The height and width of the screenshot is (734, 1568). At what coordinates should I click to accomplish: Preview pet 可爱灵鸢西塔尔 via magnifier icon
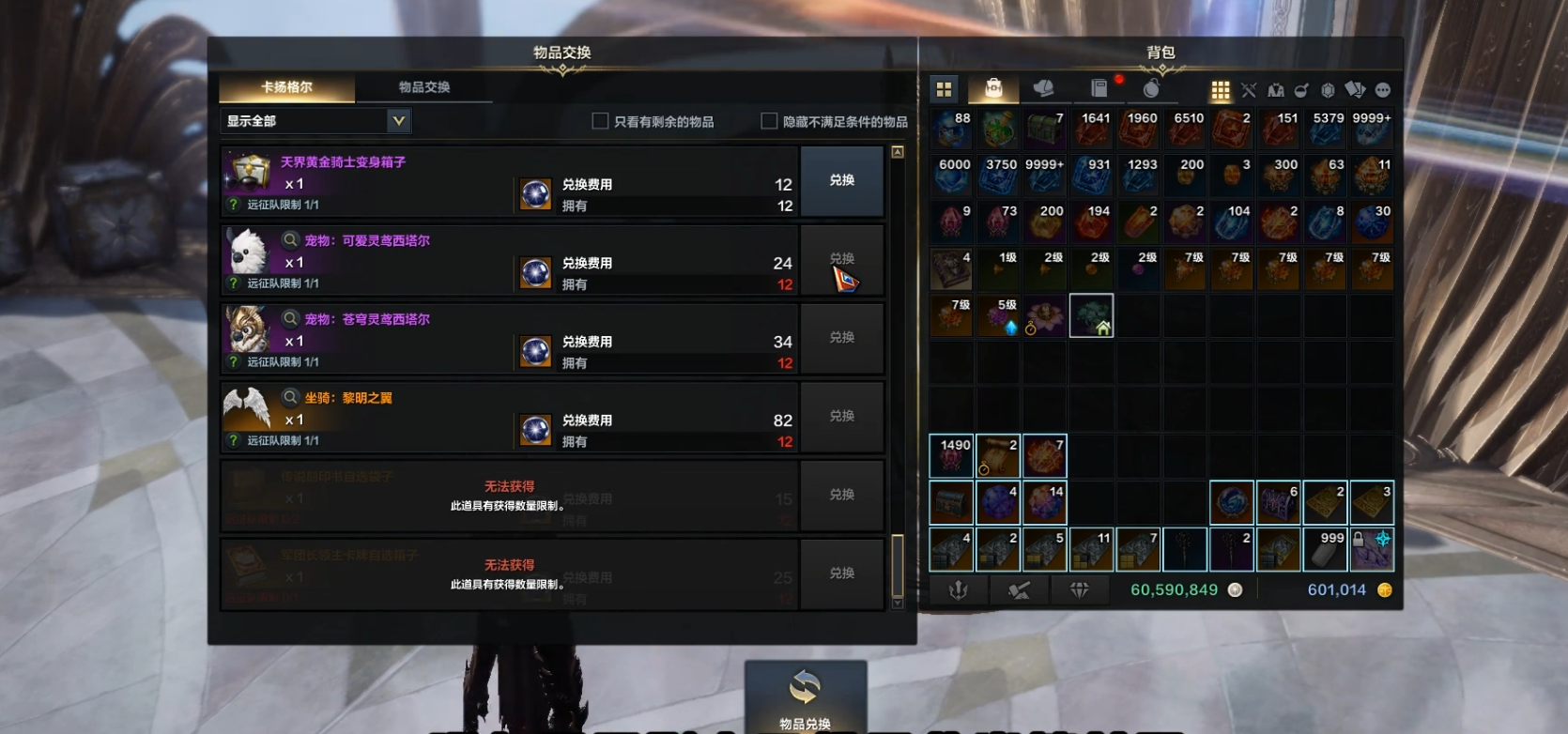click(x=291, y=240)
